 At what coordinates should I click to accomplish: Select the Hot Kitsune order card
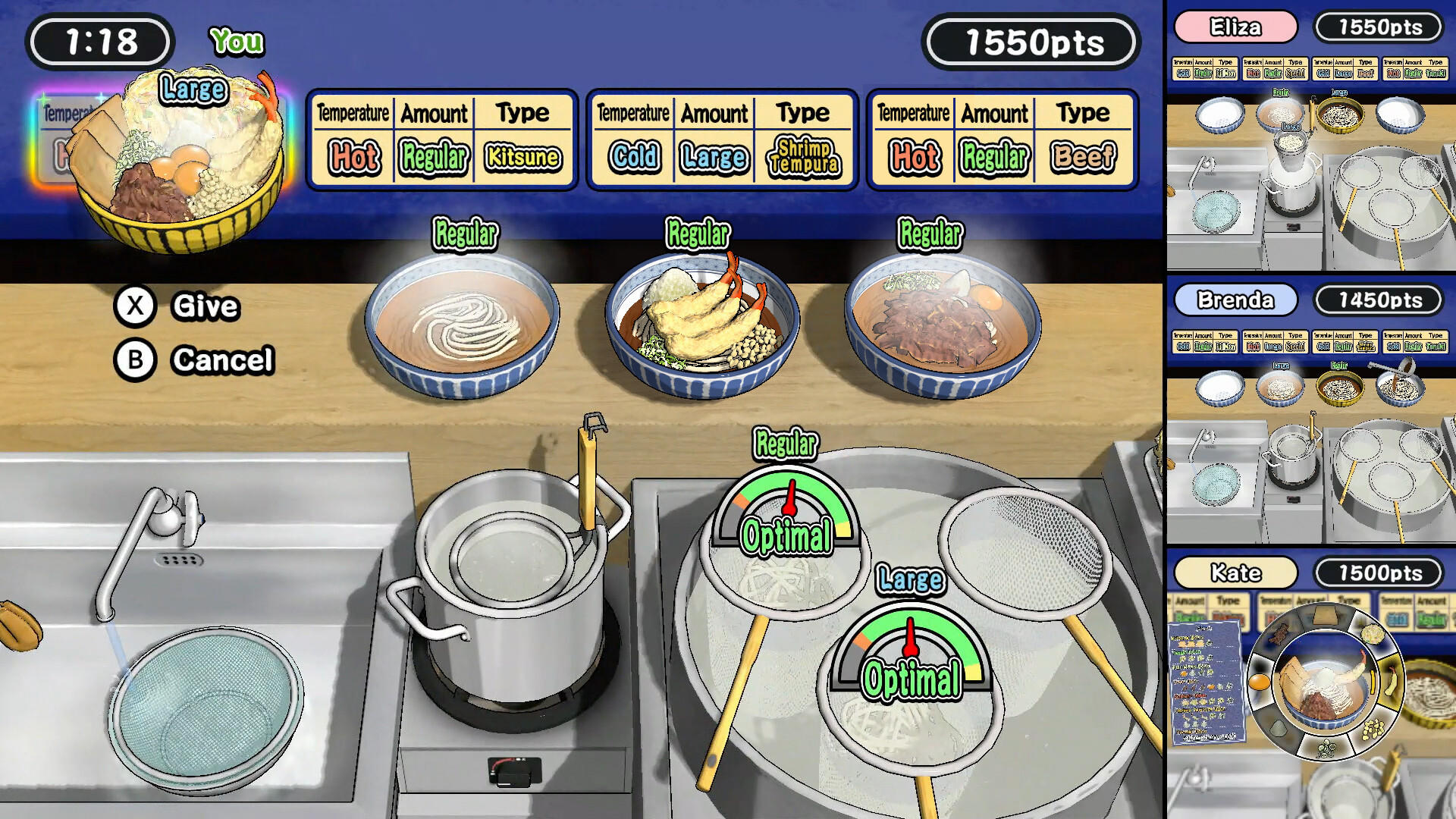440,140
